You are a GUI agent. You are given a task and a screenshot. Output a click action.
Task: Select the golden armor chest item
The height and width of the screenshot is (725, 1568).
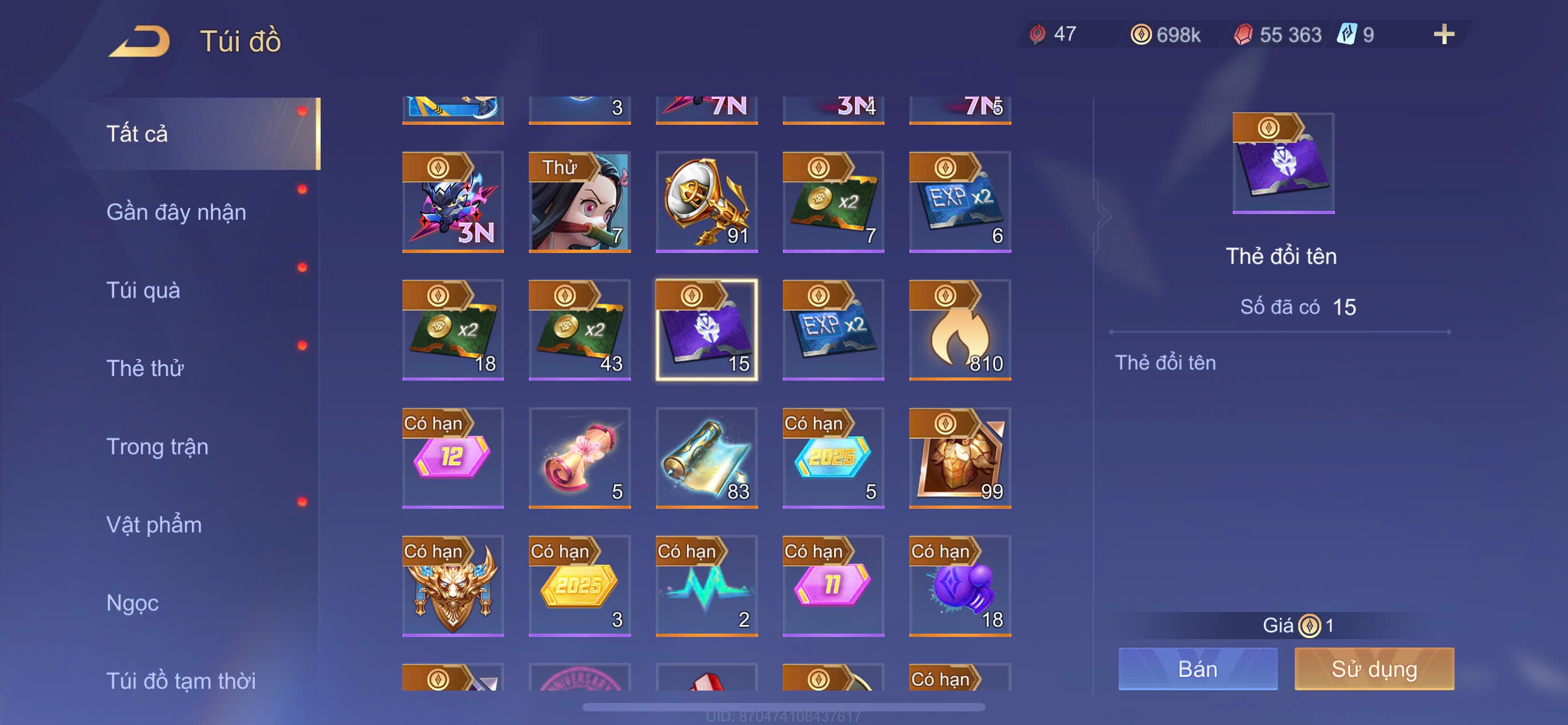click(960, 458)
